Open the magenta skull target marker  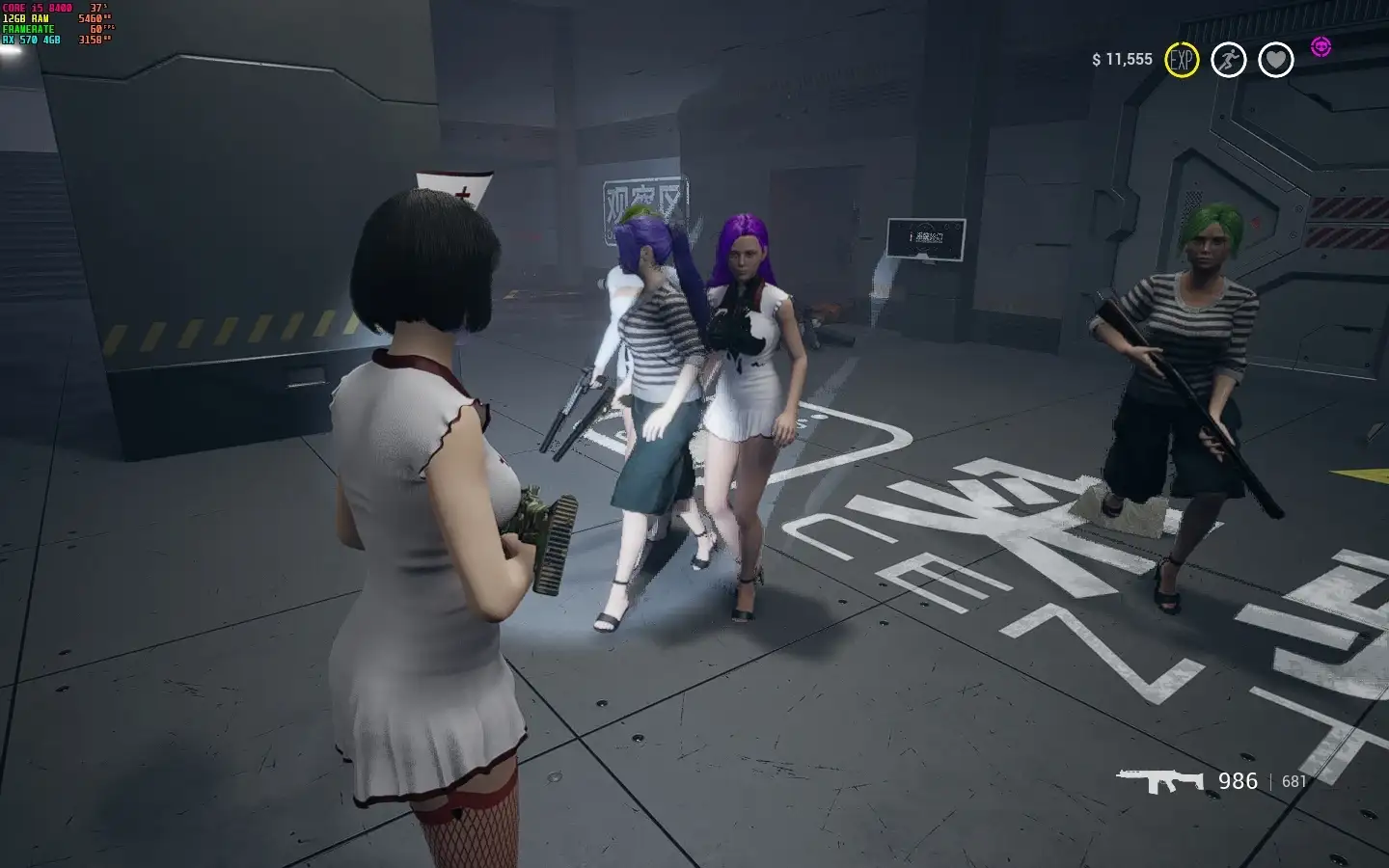(1321, 46)
